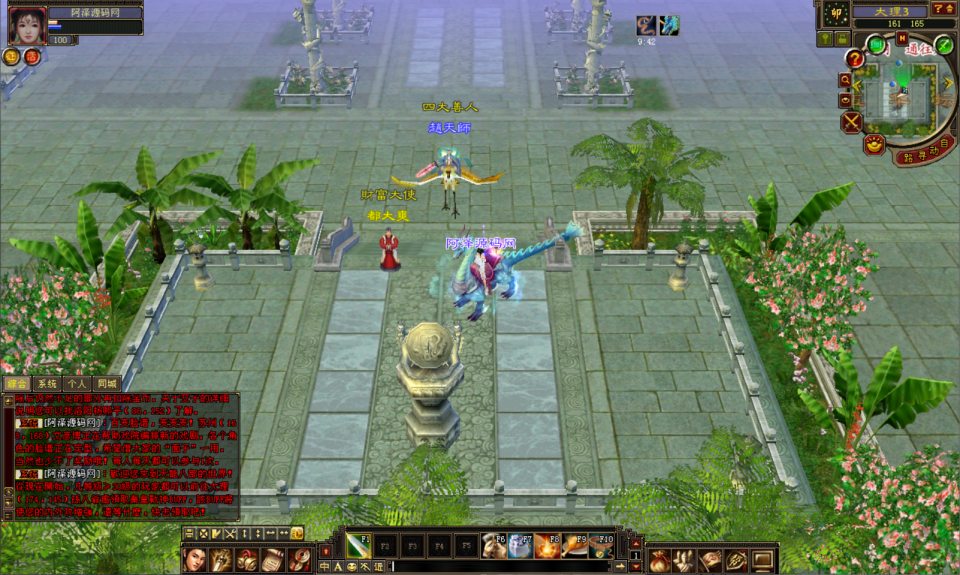Toggle the crossed swords combat button

(851, 122)
